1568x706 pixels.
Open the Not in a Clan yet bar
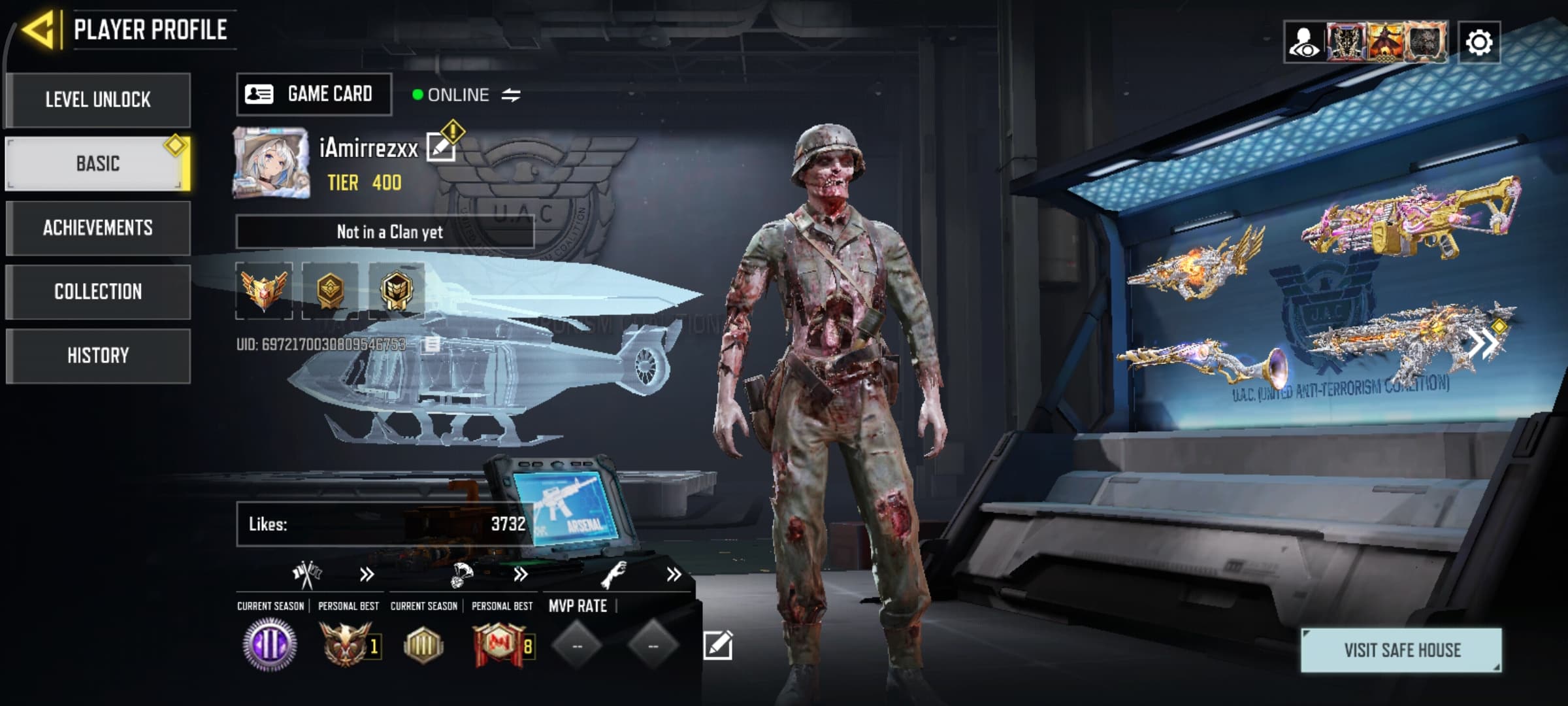(x=385, y=231)
